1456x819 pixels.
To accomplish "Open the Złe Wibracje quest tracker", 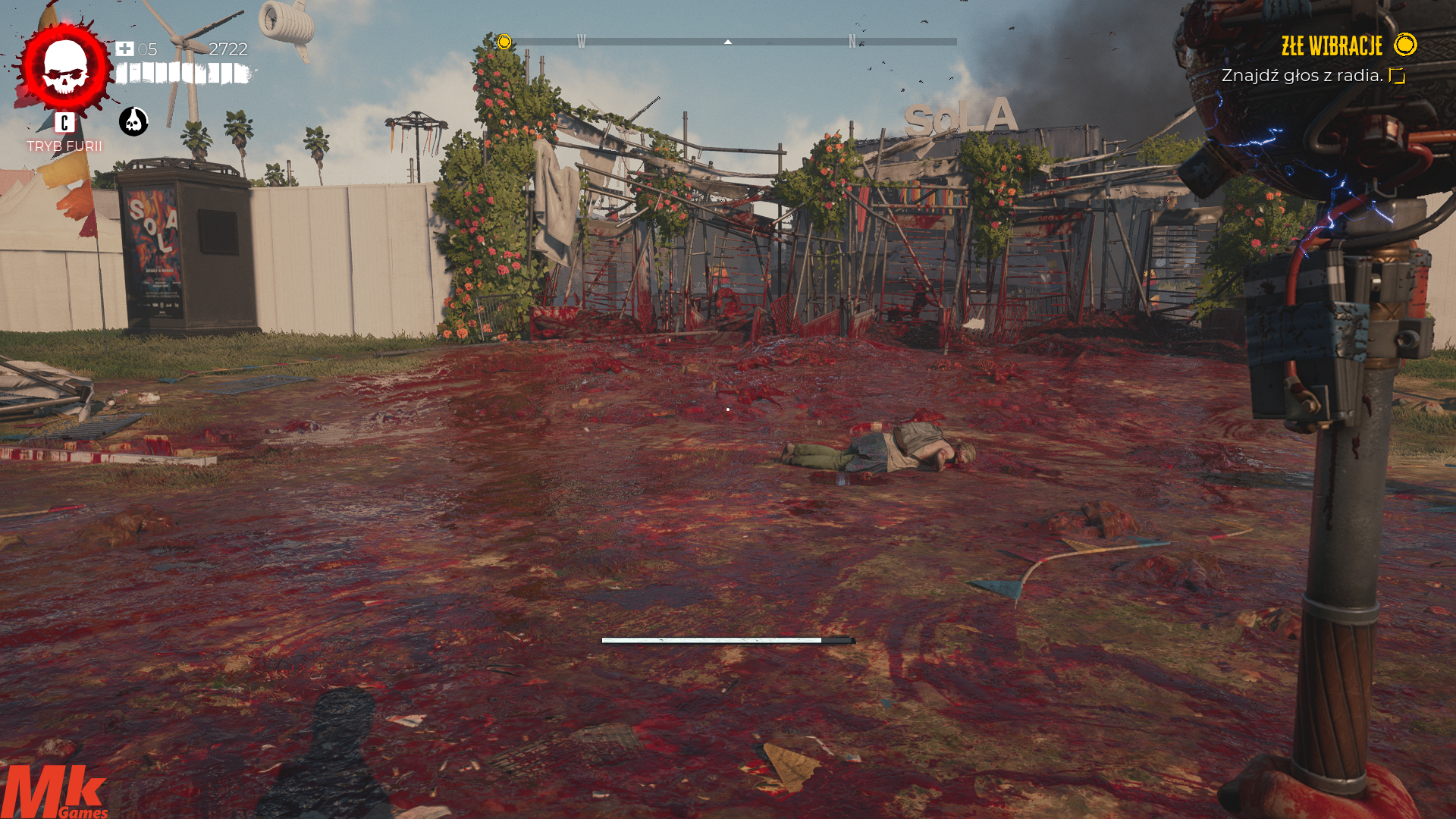I will [1332, 46].
